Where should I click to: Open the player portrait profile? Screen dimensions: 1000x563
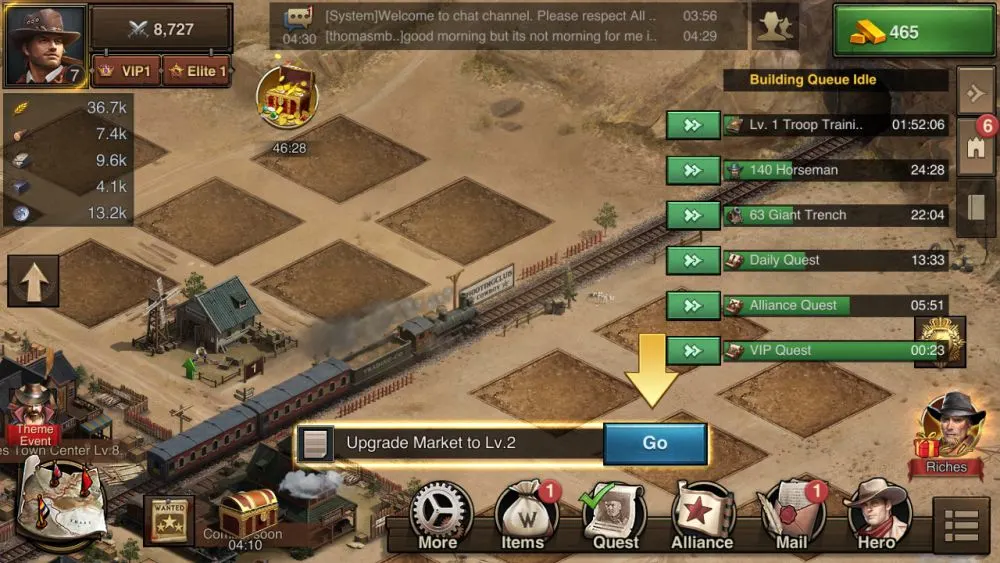[x=45, y=45]
